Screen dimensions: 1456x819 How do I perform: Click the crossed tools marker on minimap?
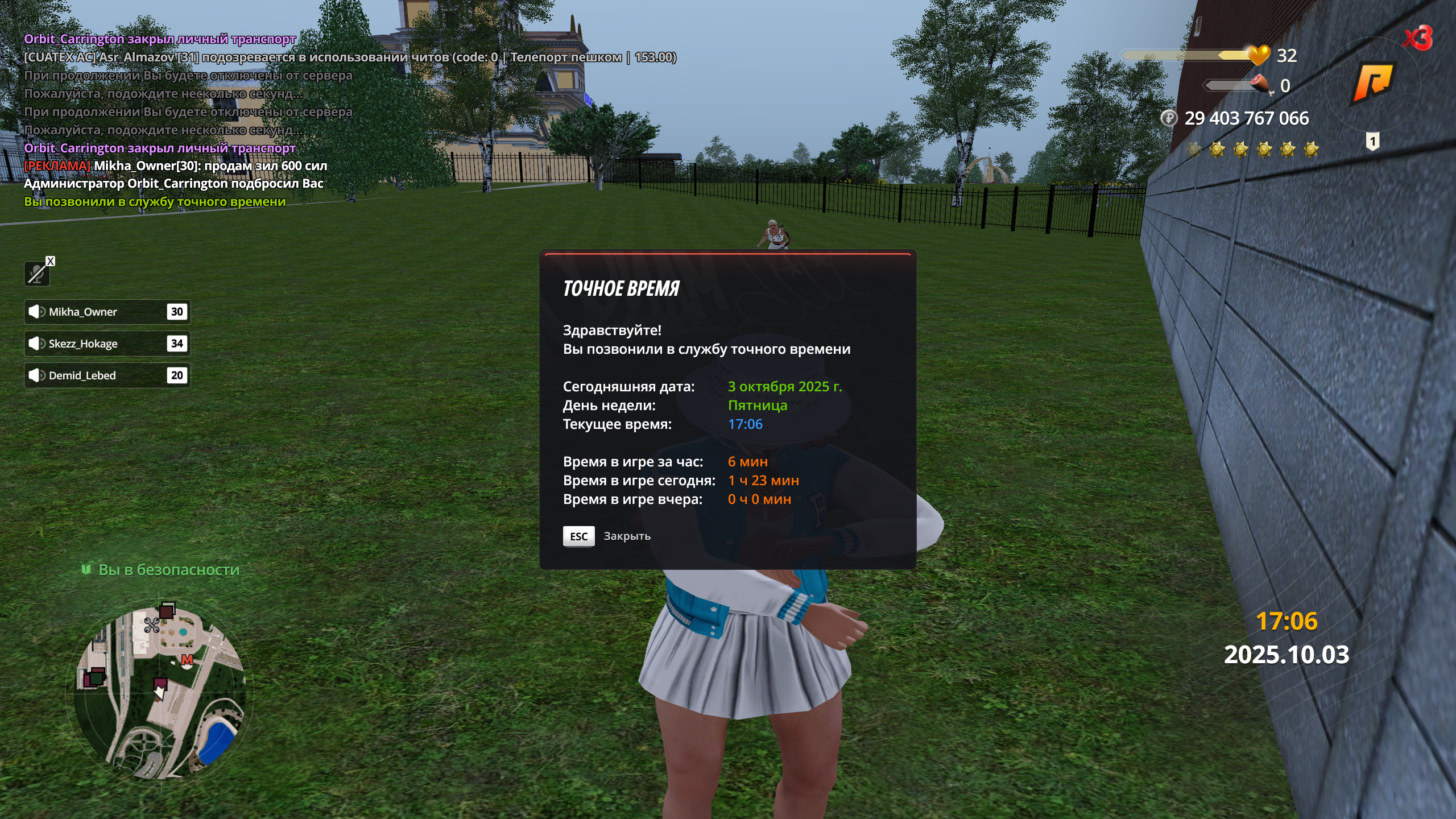[x=152, y=626]
